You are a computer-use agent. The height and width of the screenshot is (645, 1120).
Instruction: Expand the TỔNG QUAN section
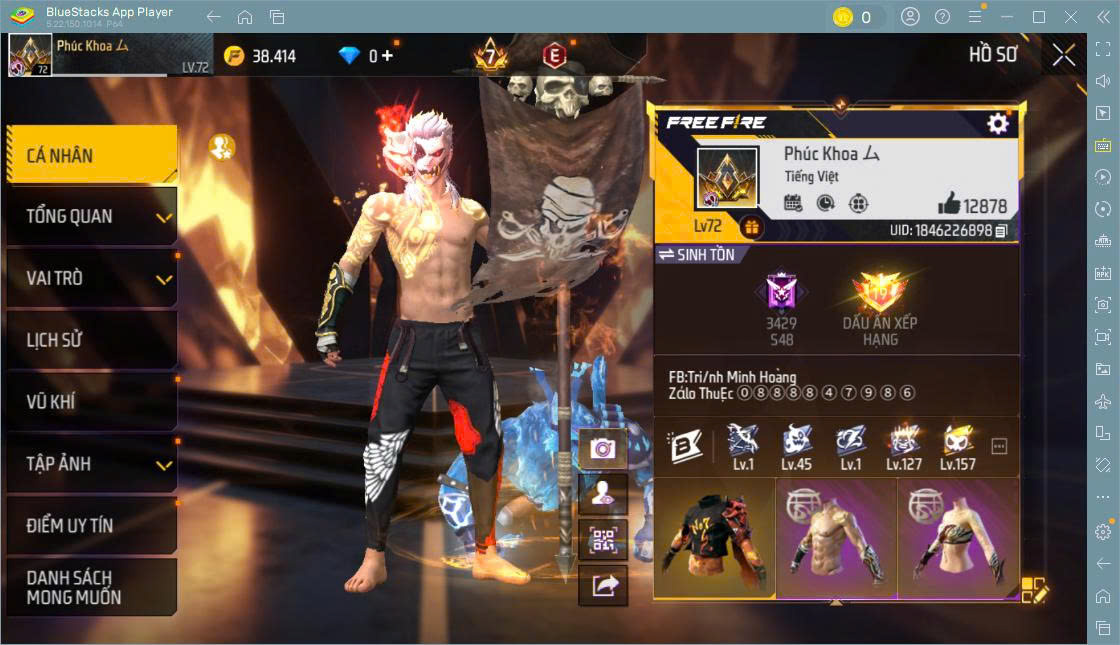click(x=92, y=216)
